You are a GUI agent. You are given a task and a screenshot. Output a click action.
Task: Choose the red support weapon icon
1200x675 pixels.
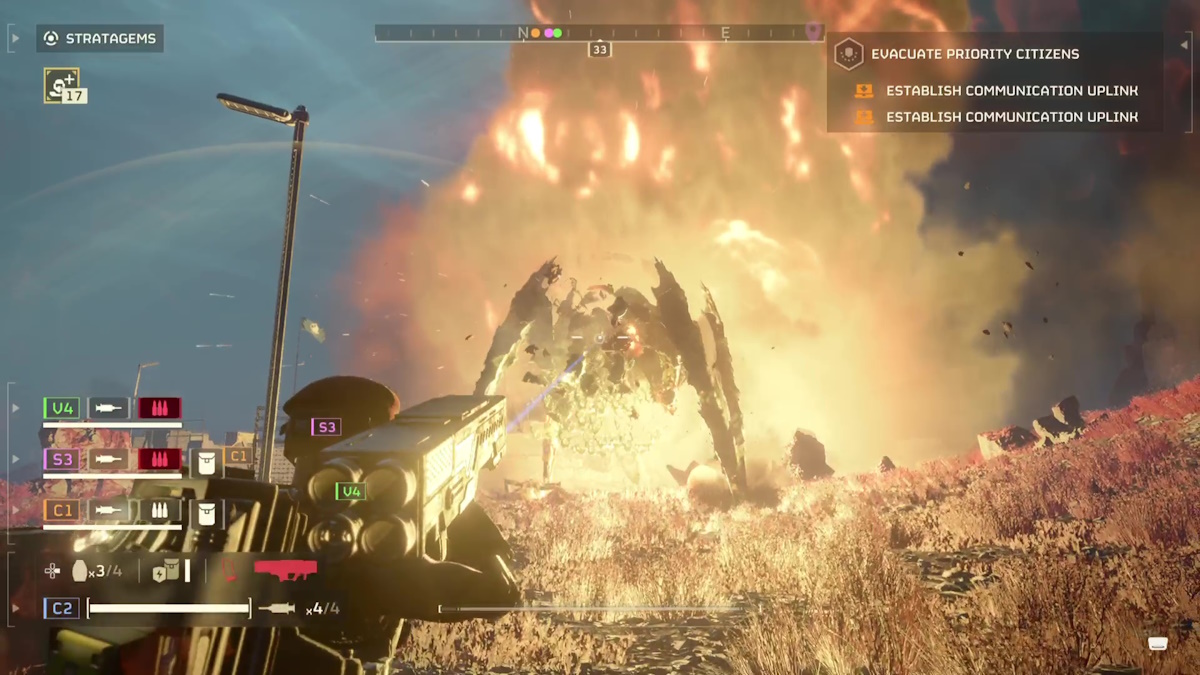(x=285, y=570)
